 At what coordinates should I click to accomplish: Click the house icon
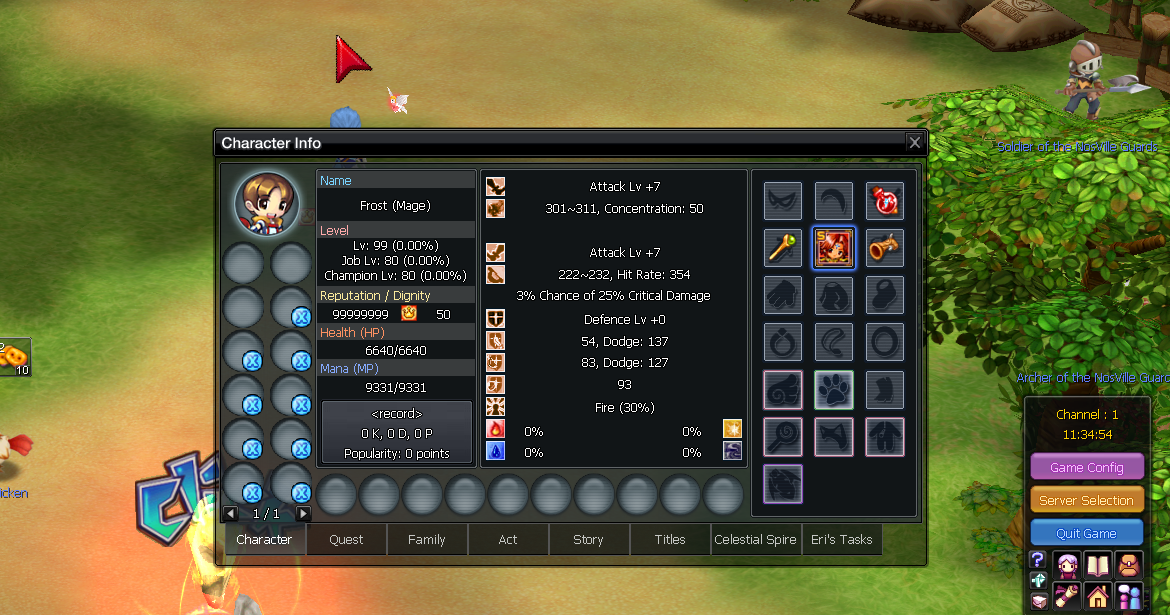pyautogui.click(x=1099, y=597)
